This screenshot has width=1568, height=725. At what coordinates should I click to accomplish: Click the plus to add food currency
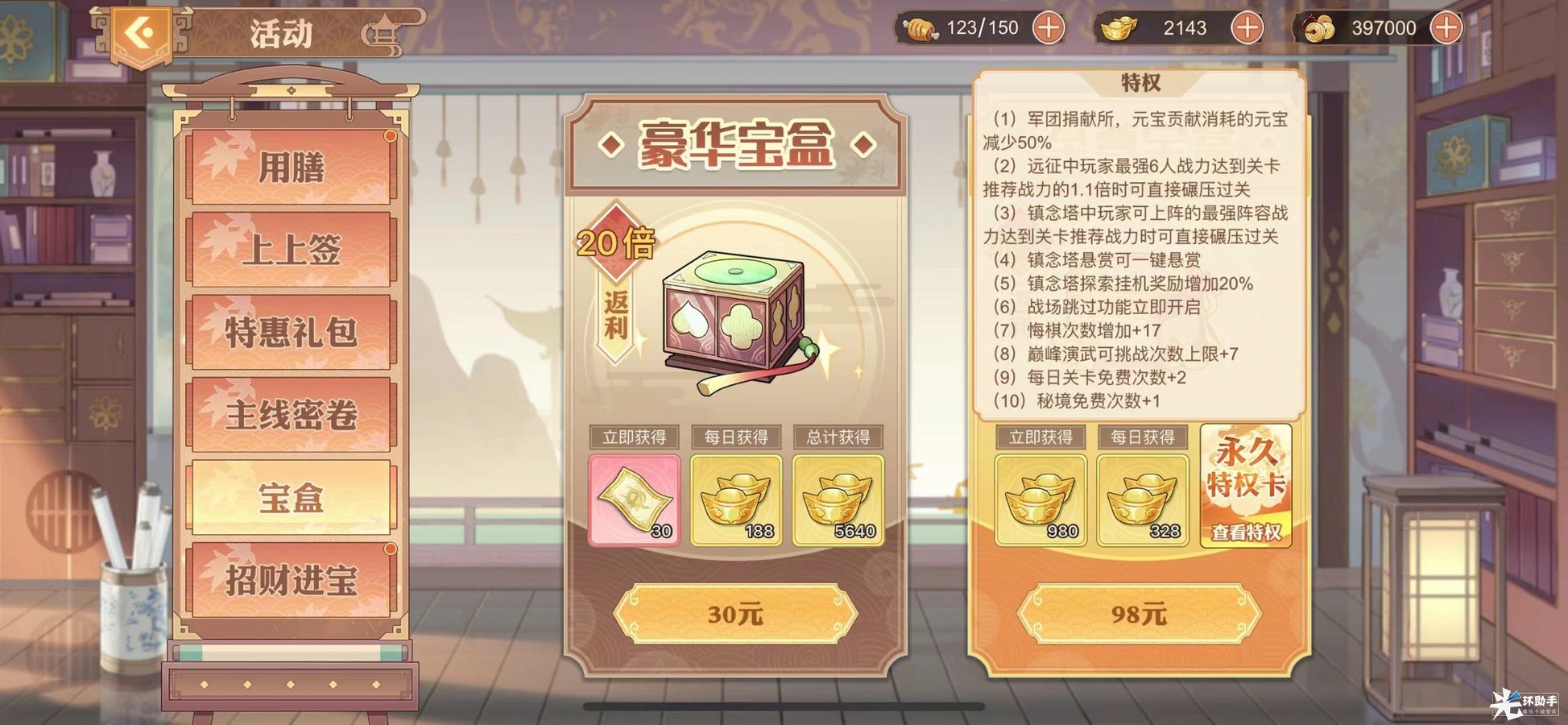click(1049, 27)
